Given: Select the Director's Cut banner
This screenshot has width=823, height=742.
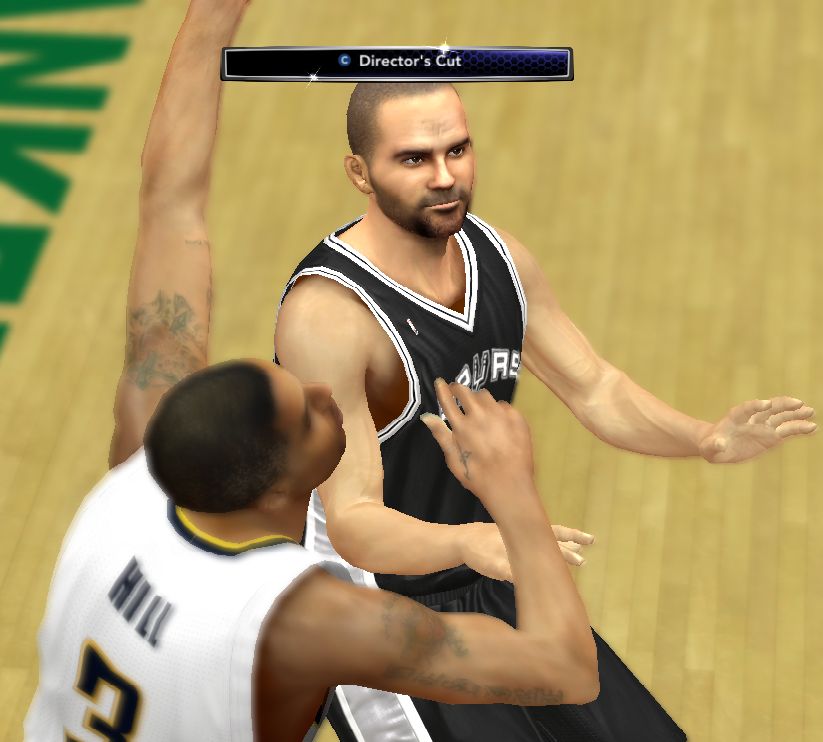Looking at the screenshot, I should tap(397, 63).
